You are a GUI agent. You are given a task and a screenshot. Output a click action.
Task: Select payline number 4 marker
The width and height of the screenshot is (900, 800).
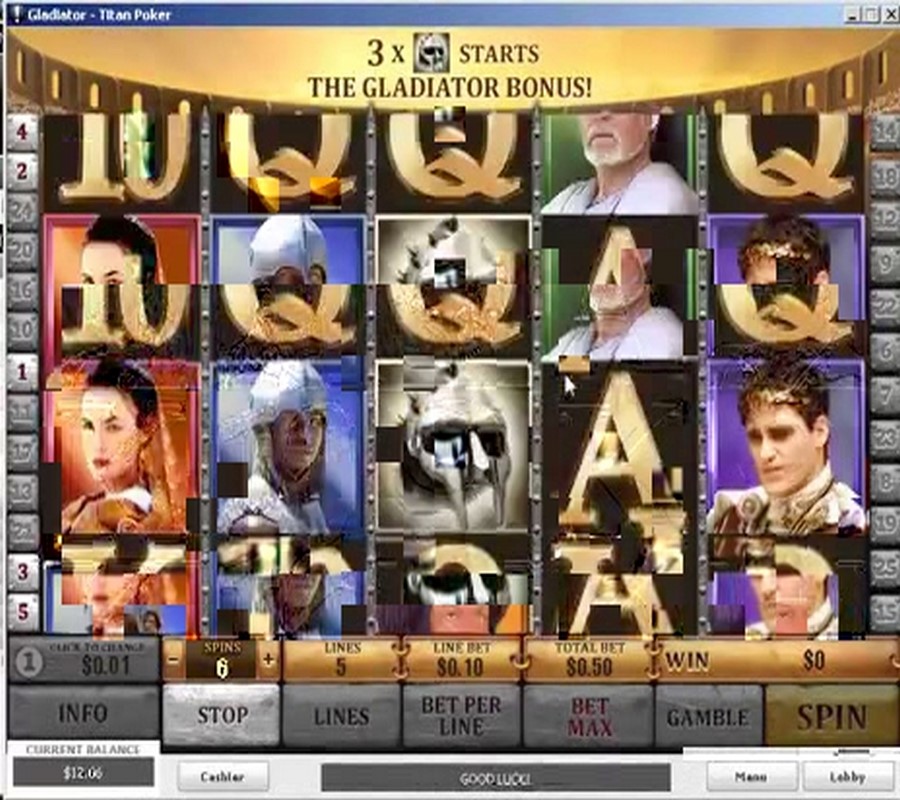(22, 131)
